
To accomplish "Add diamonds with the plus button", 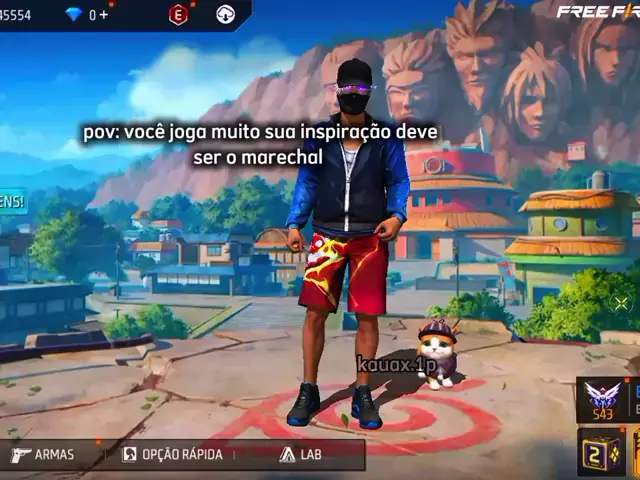I will click(103, 14).
